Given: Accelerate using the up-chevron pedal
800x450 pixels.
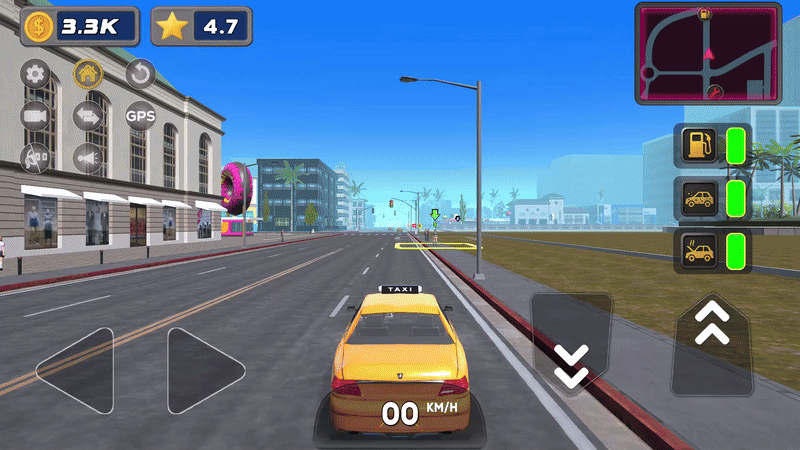Looking at the screenshot, I should point(712,340).
